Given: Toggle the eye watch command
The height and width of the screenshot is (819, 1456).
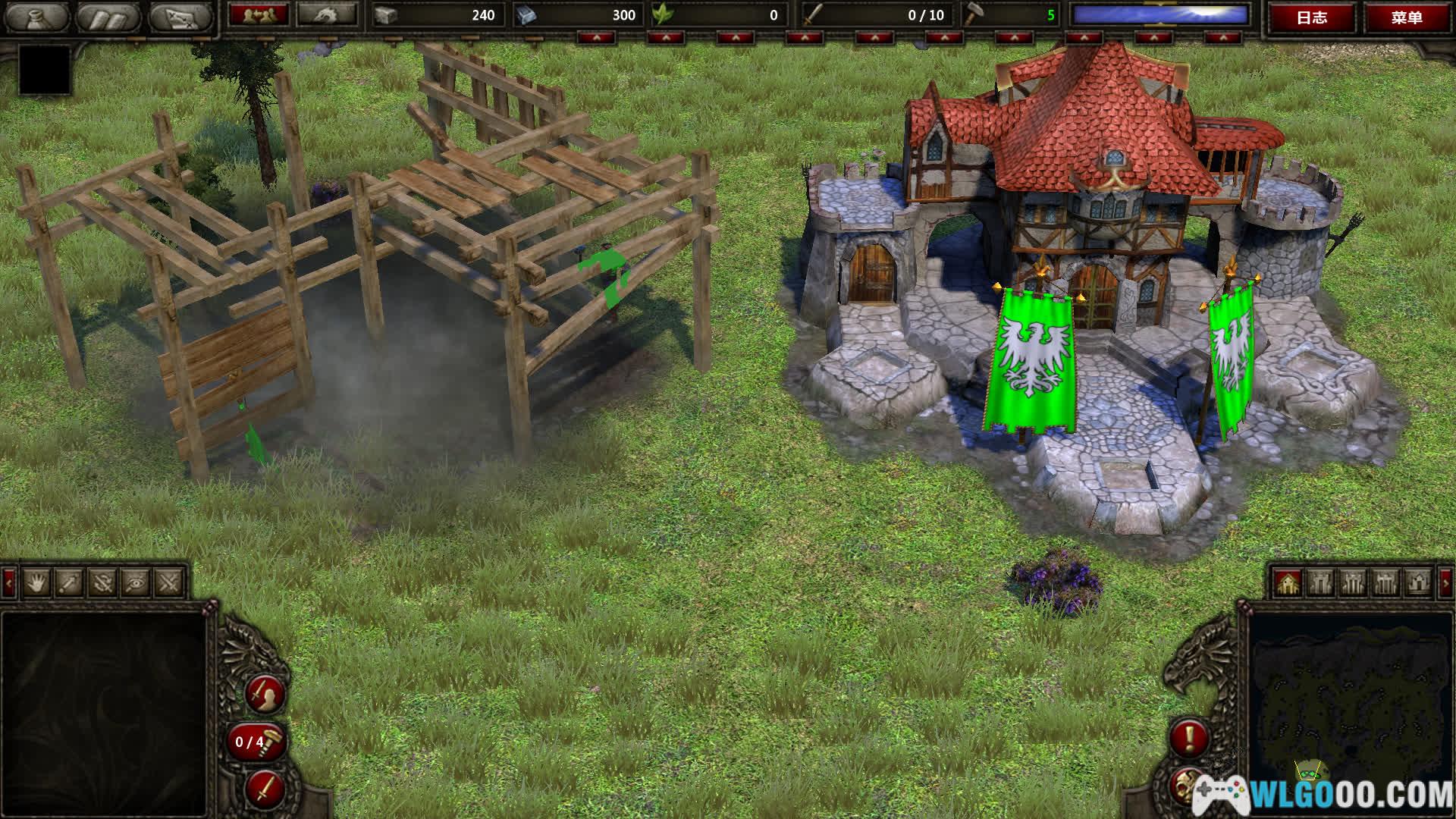Looking at the screenshot, I should pyautogui.click(x=136, y=582).
